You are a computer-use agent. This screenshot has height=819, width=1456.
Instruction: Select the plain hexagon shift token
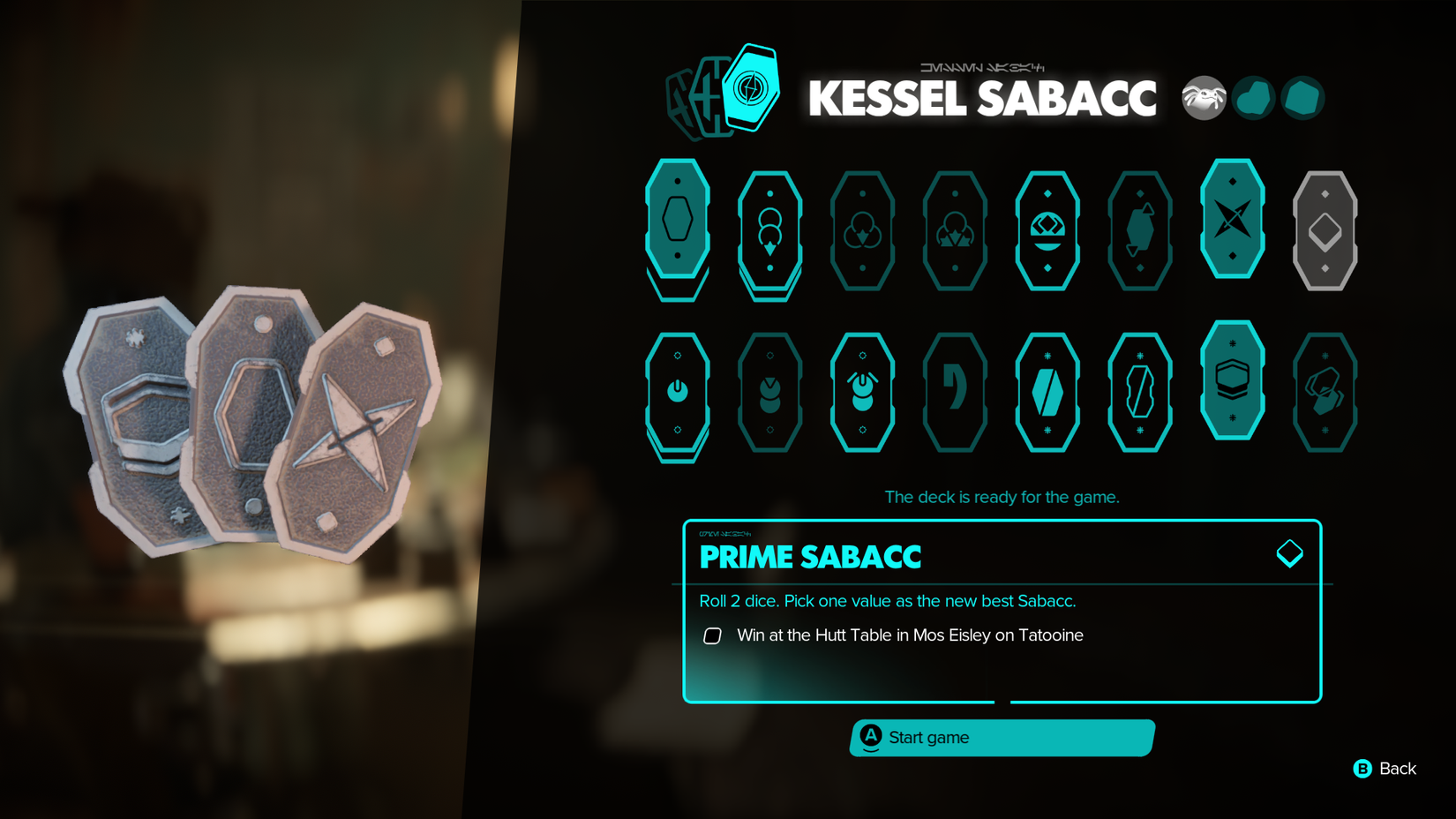pyautogui.click(x=678, y=219)
